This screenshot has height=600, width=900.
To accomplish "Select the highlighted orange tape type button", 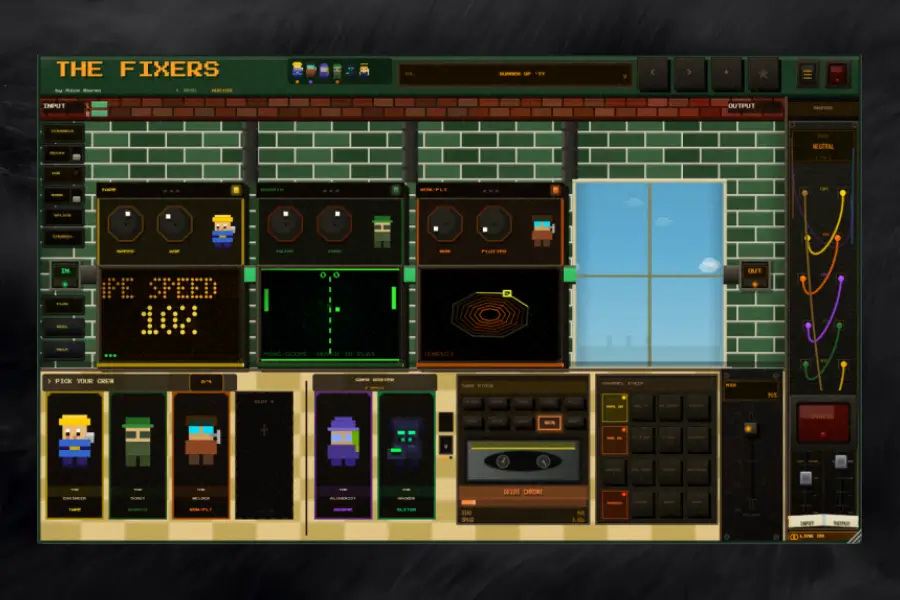I will click(x=547, y=422).
